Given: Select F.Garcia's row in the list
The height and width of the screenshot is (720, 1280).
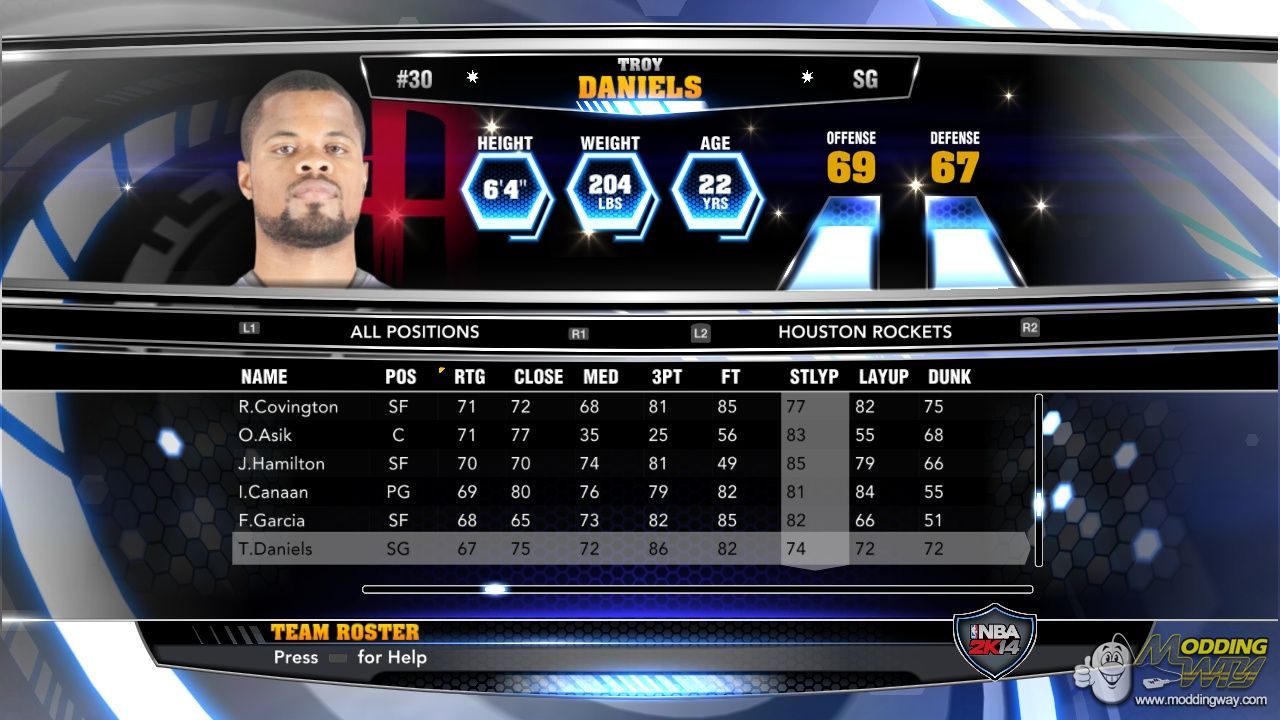Looking at the screenshot, I should [271, 520].
